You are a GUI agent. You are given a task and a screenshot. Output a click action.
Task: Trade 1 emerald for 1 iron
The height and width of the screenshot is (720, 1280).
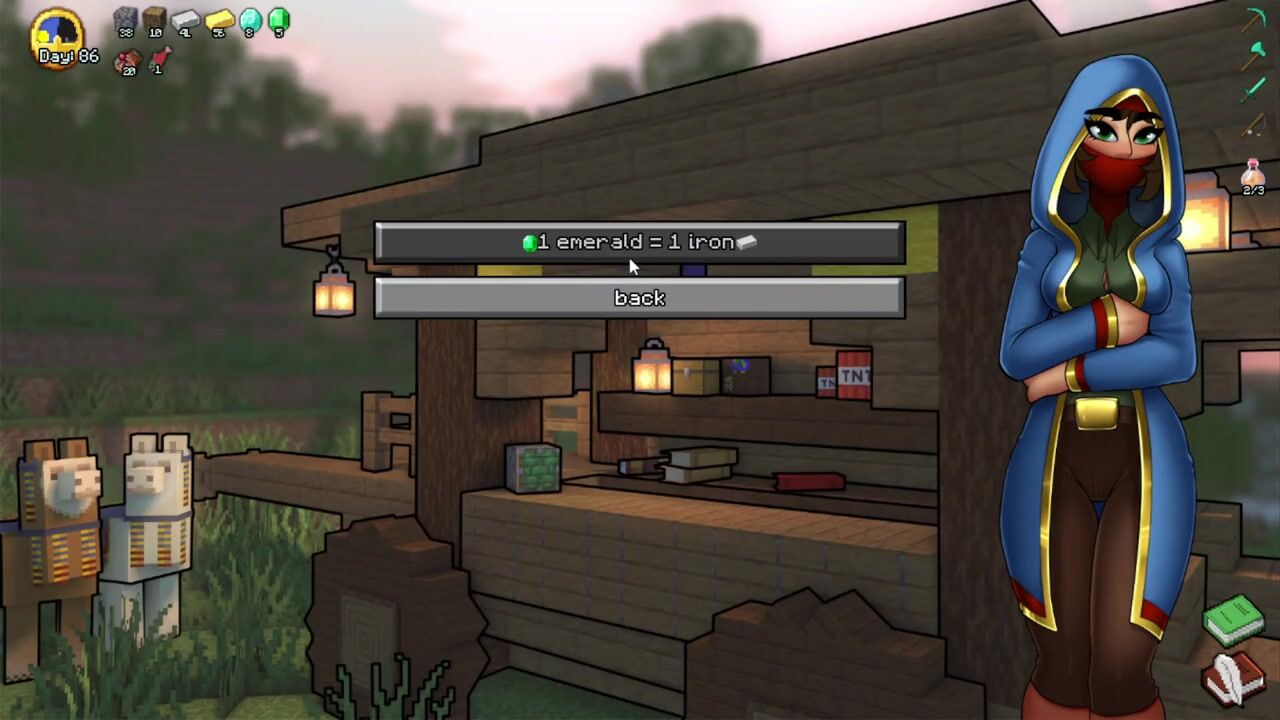(639, 243)
